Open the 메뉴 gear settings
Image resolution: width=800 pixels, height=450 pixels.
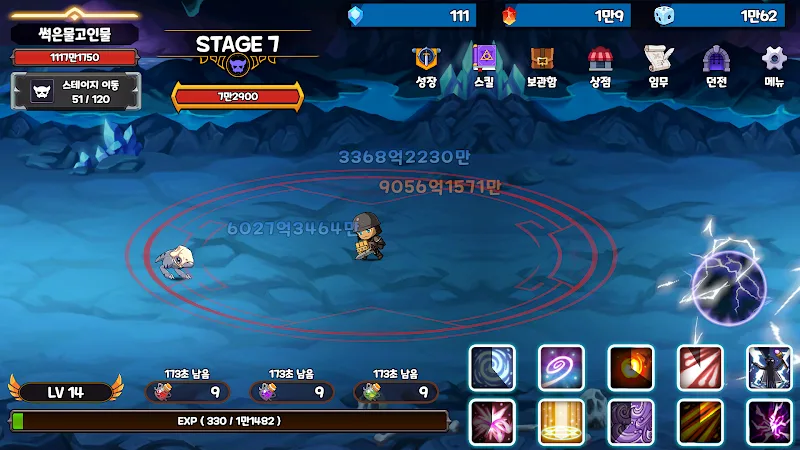tap(774, 65)
